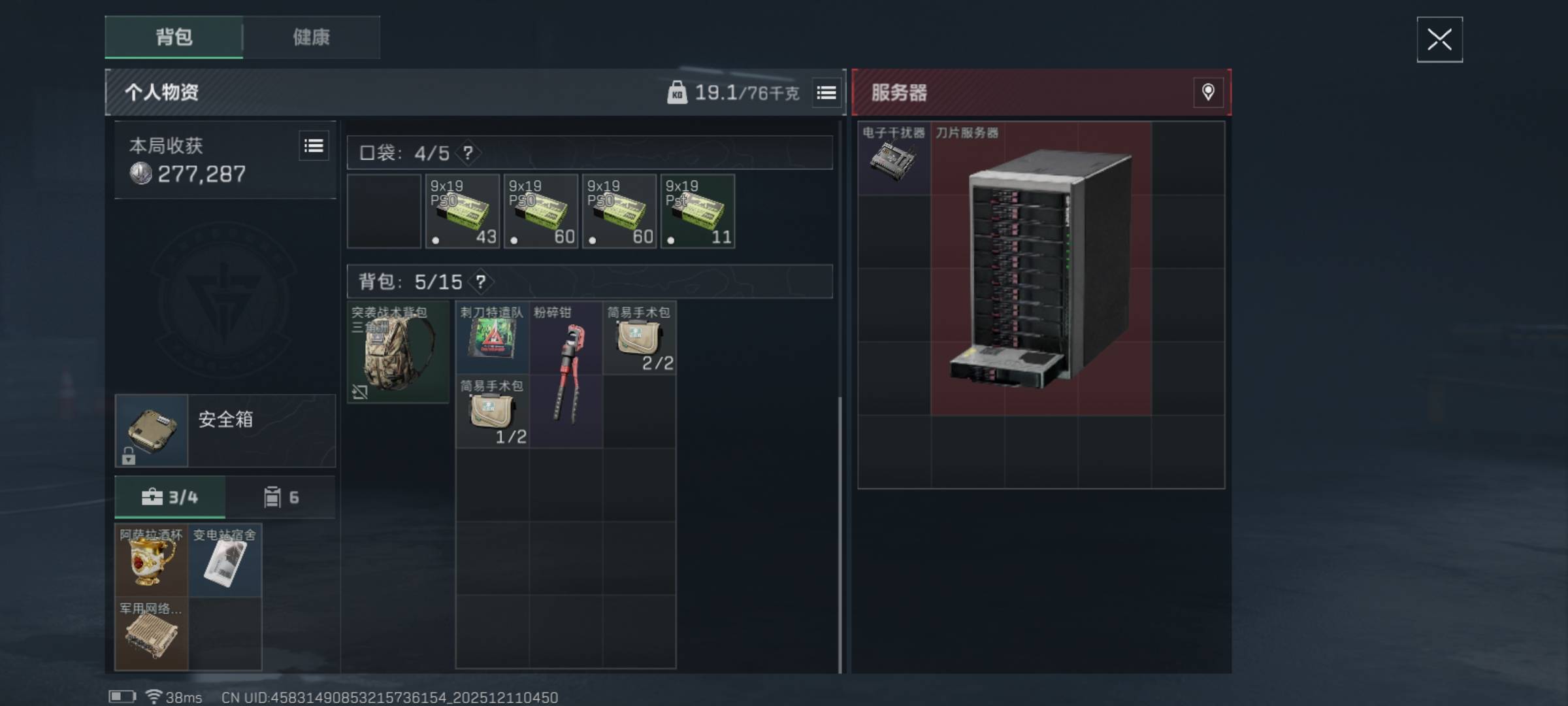Select the 刺刀特遣队 item
This screenshot has height=706, width=1568.
coord(492,338)
